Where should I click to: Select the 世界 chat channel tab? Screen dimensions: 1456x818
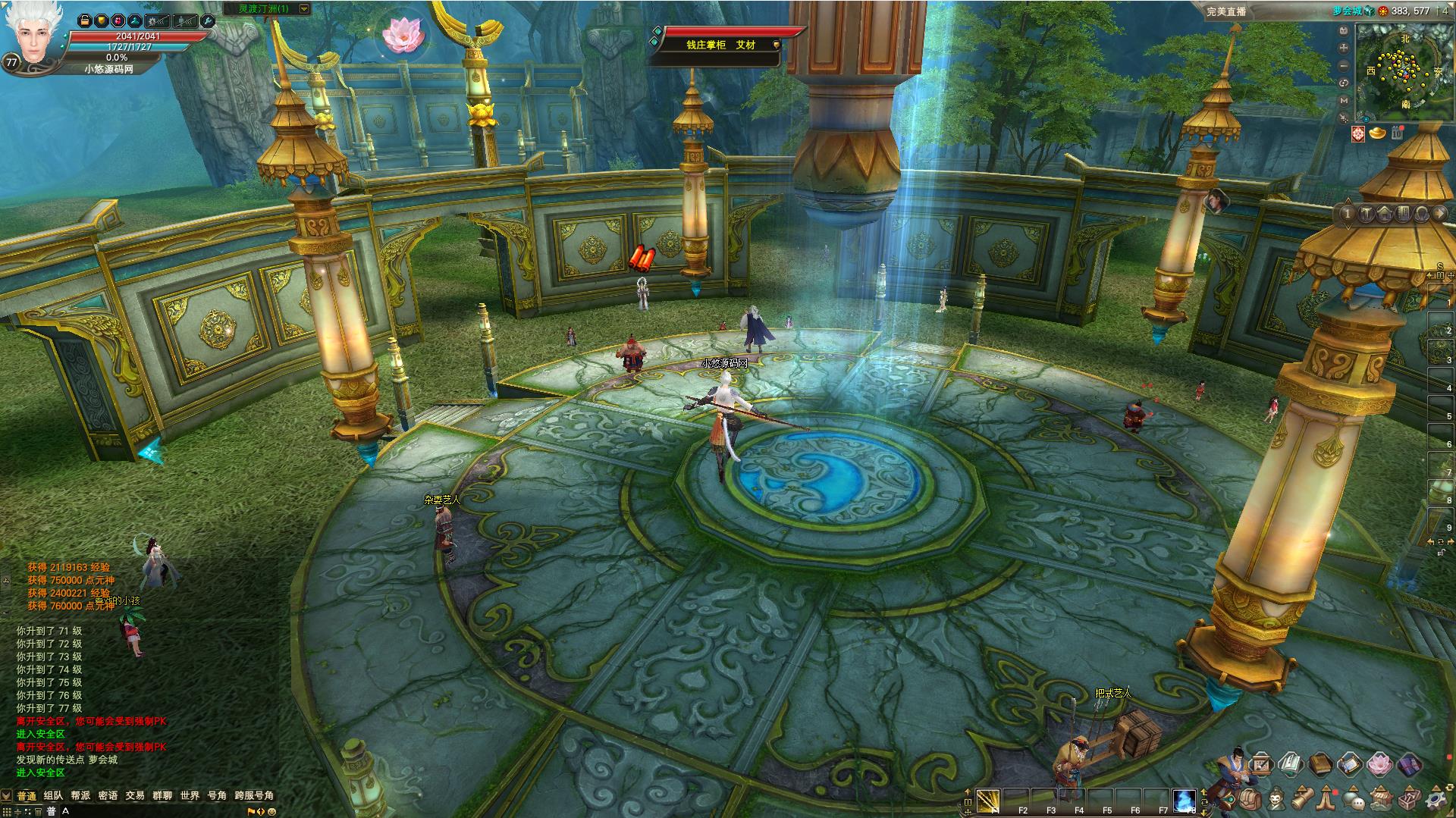pyautogui.click(x=190, y=795)
